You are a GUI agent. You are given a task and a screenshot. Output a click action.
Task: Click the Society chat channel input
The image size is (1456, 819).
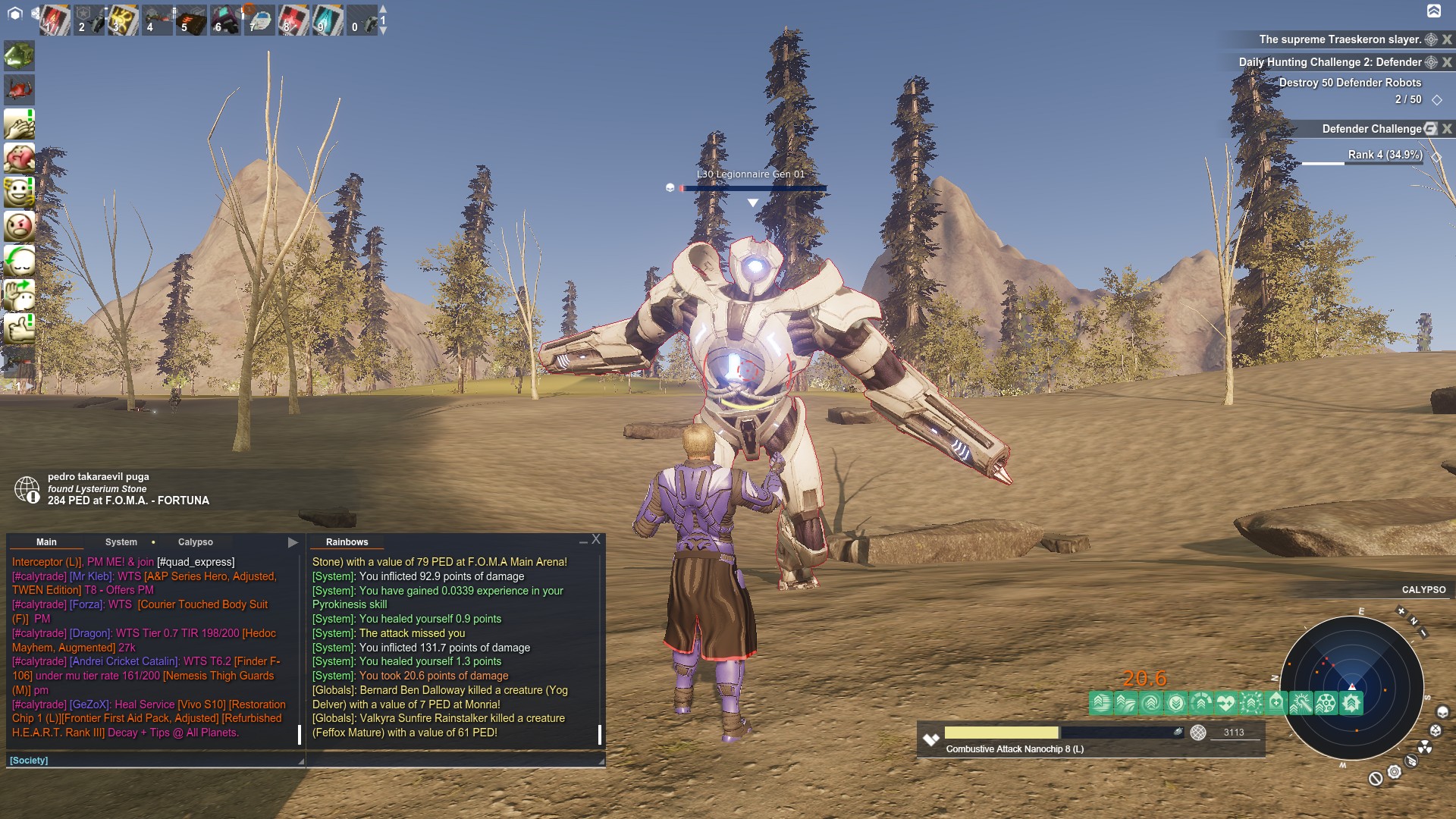(x=152, y=760)
